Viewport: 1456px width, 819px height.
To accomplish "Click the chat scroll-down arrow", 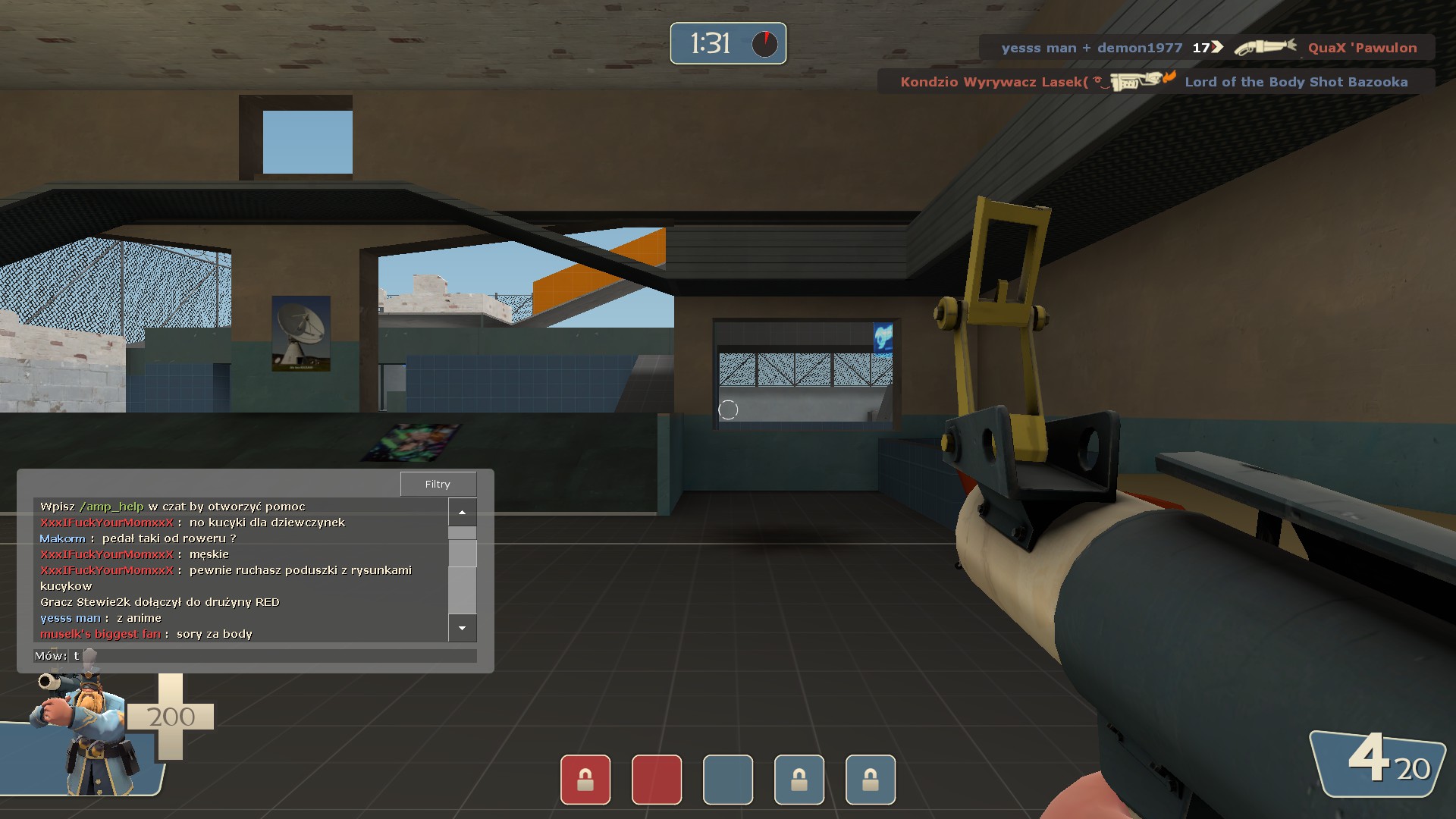I will pyautogui.click(x=462, y=628).
